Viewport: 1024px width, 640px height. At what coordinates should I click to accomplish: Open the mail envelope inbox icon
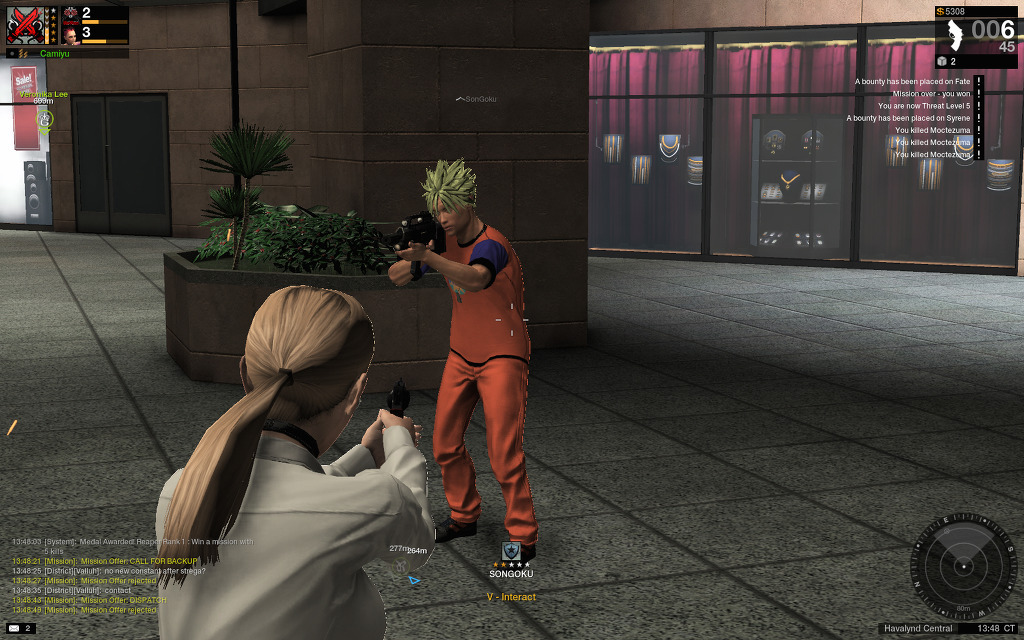pos(14,628)
